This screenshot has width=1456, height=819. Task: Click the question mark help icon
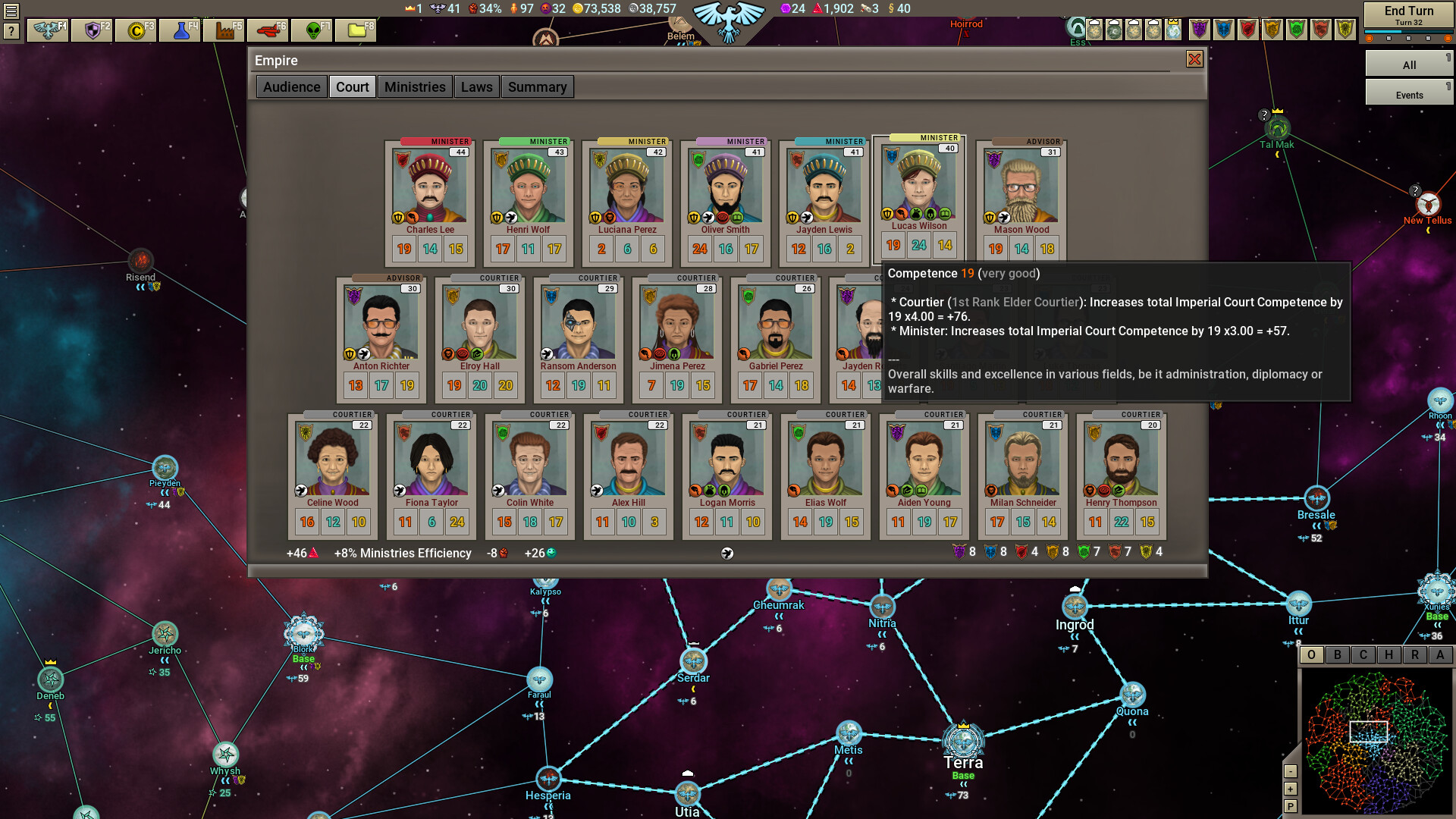coord(10,32)
